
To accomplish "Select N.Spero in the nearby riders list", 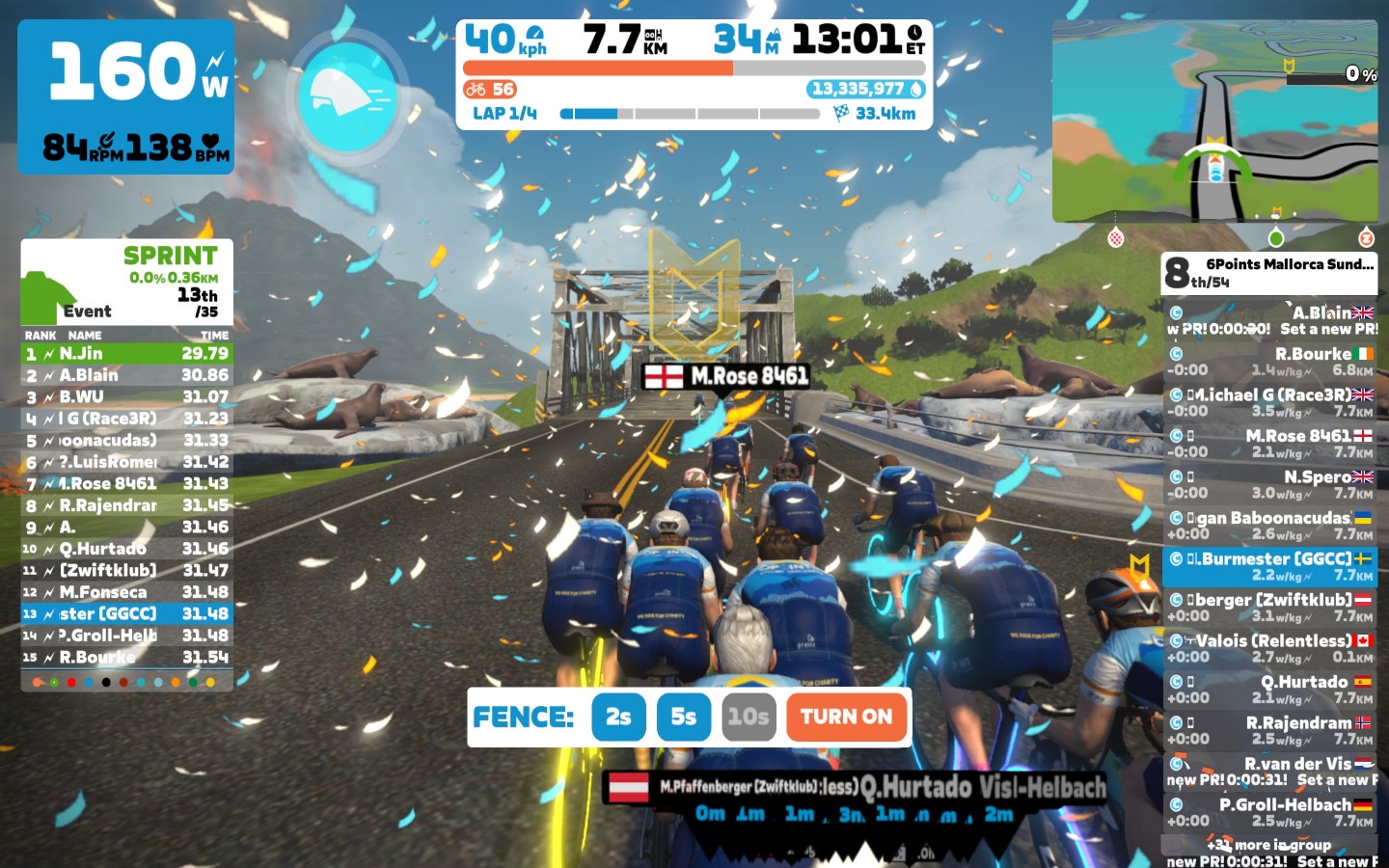I will pos(1269,484).
